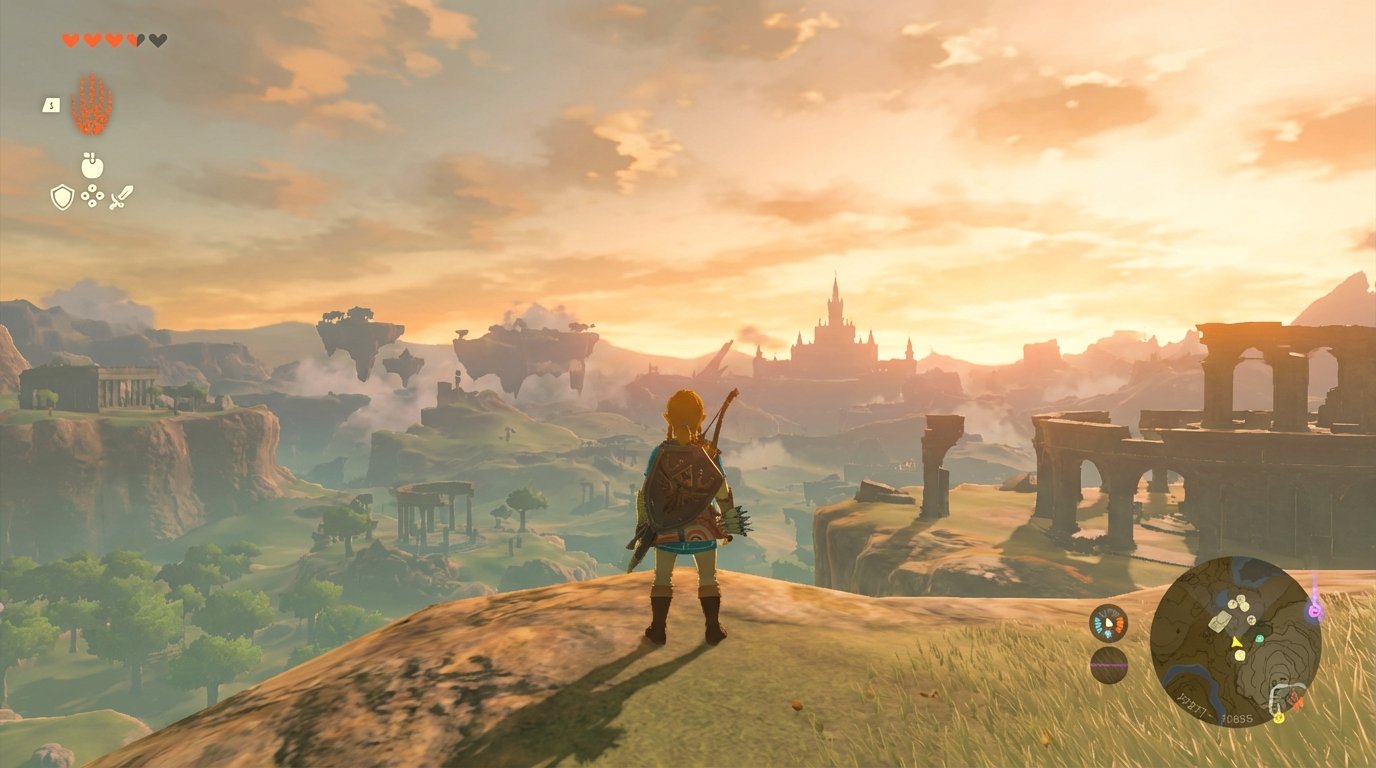Image resolution: width=1376 pixels, height=768 pixels.
Task: Click the noise meter indicator
Action: pos(1107,664)
